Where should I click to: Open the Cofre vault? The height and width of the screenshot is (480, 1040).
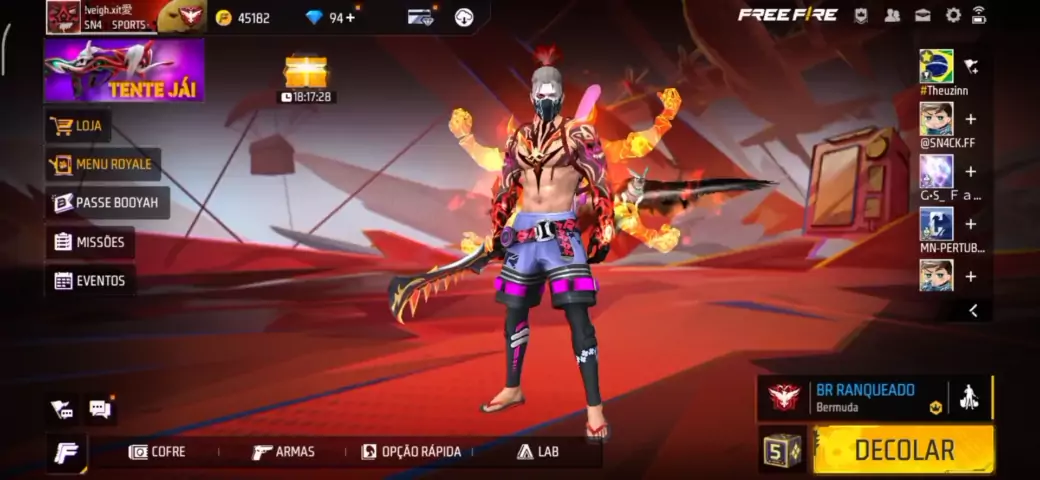pos(157,452)
